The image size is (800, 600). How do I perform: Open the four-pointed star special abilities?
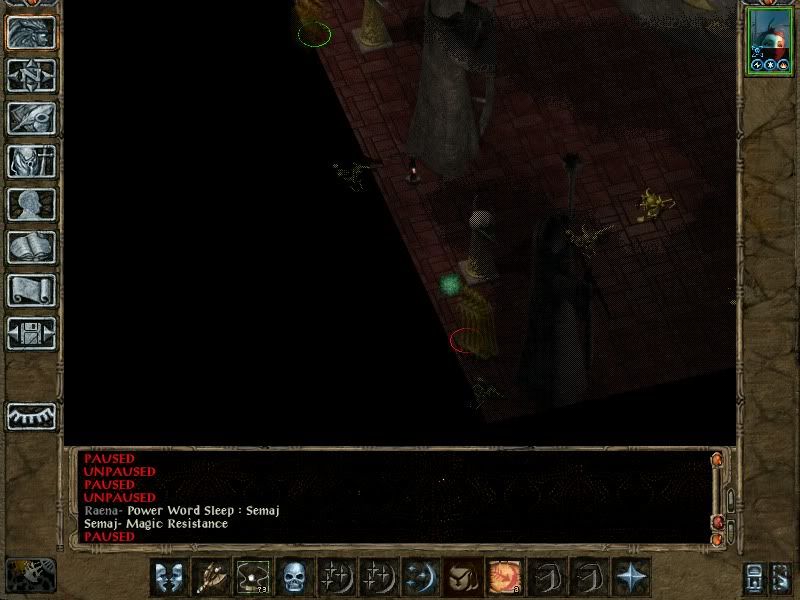pos(631,577)
